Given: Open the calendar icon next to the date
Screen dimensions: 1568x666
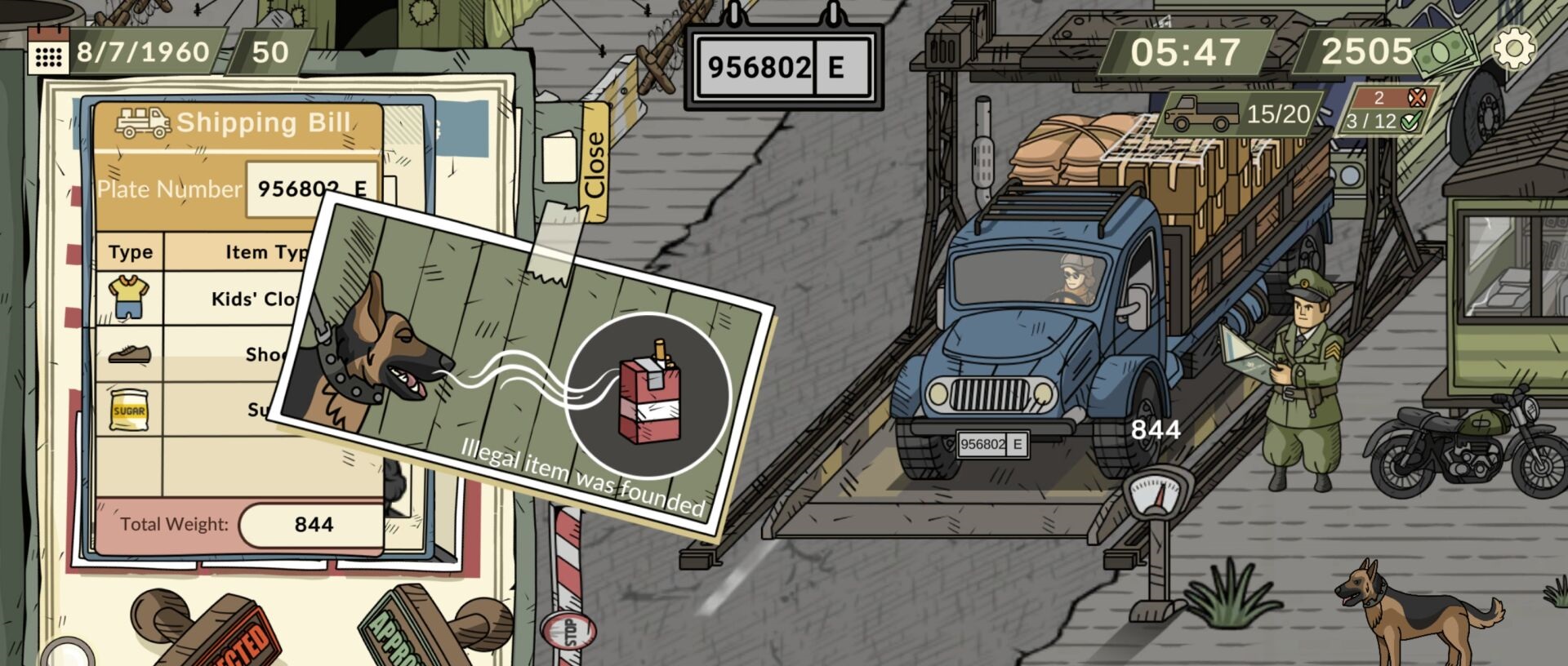Looking at the screenshot, I should pyautogui.click(x=47, y=54).
